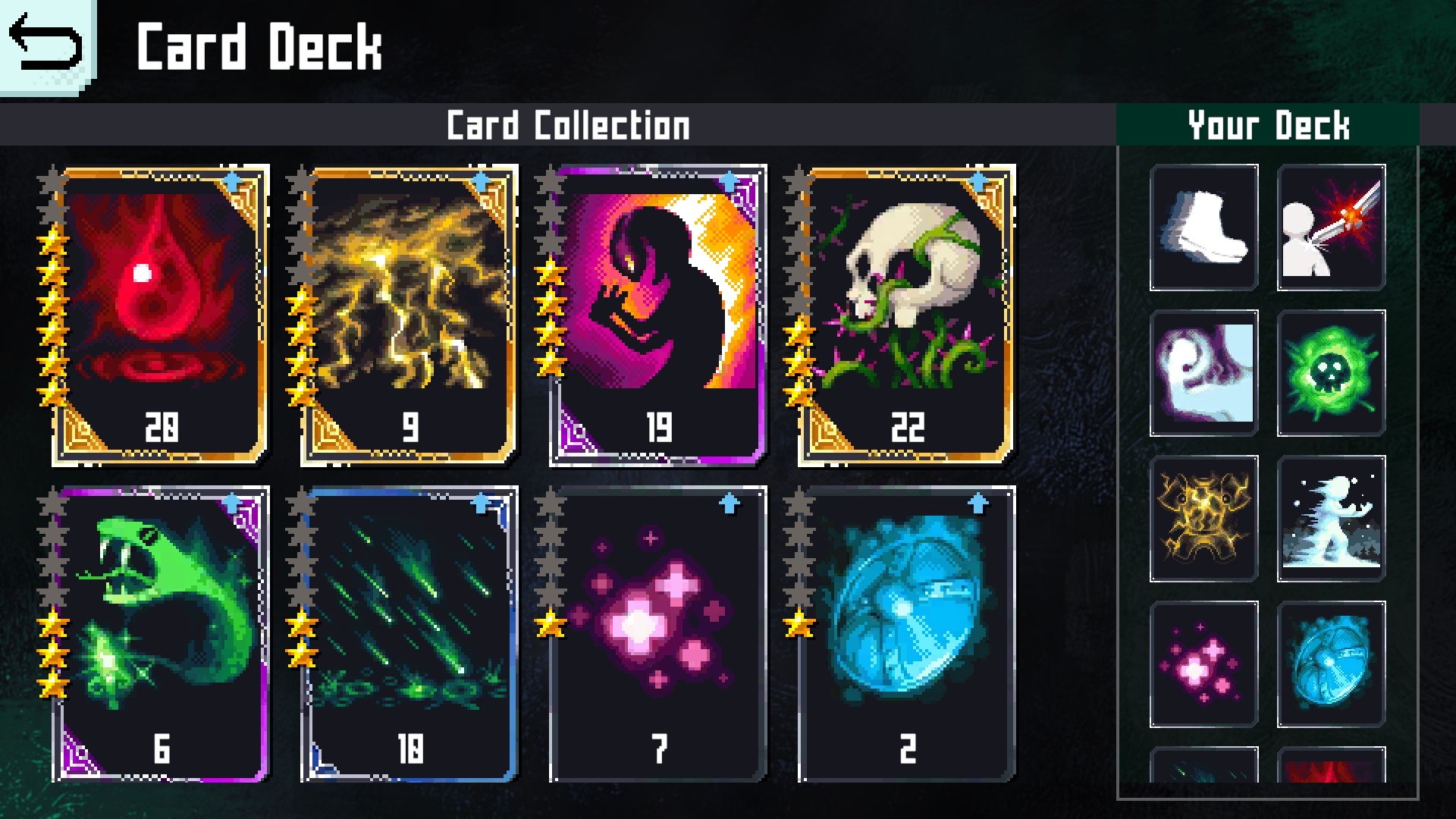The image size is (1456, 819).
Task: Choose the green snake card
Action: 159,635
